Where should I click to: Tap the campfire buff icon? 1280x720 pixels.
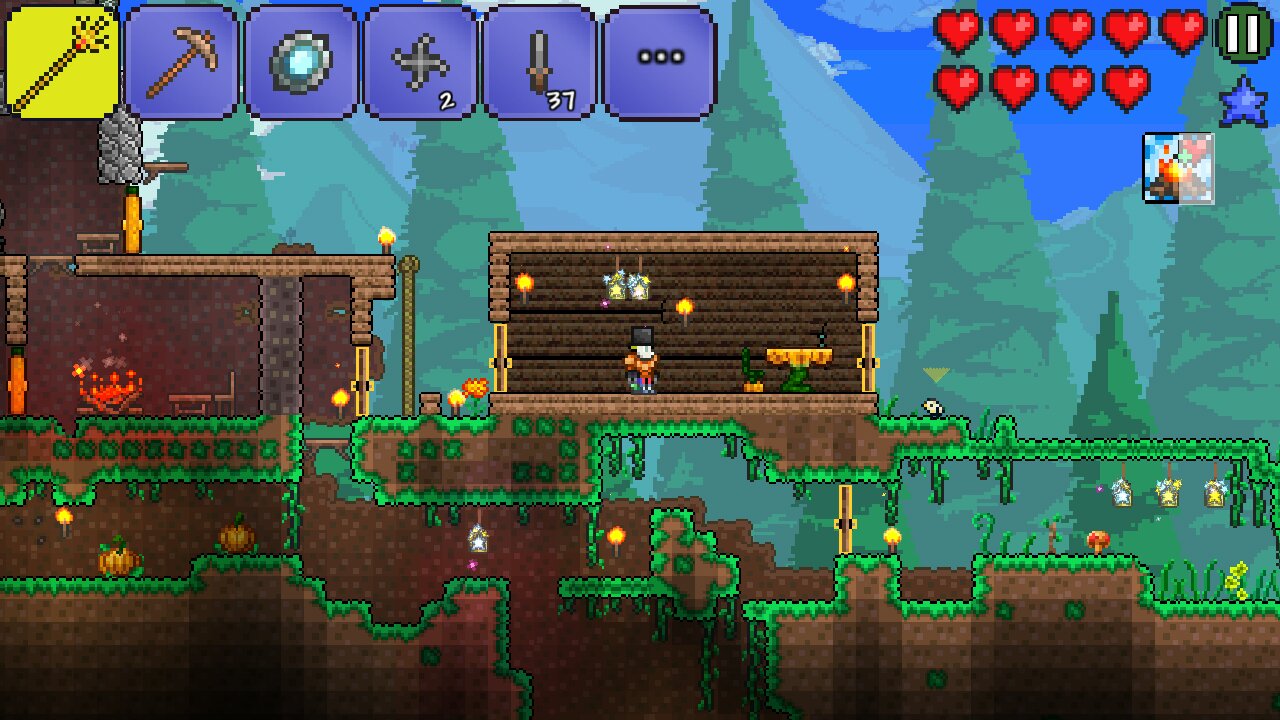pyautogui.click(x=1178, y=168)
